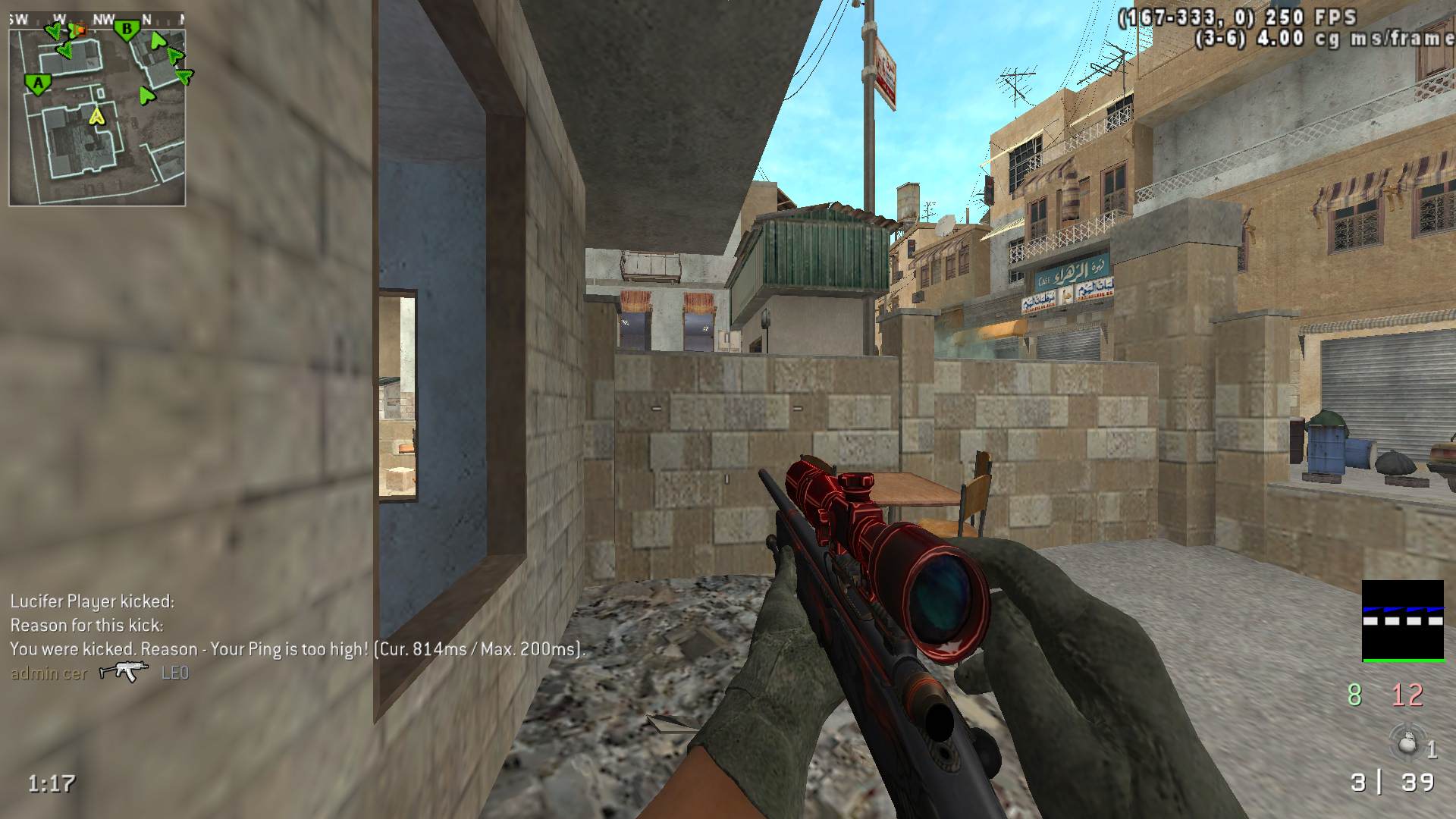Select bomb site A marker on minimap
Viewport: 1456px width, 819px height.
pos(36,83)
